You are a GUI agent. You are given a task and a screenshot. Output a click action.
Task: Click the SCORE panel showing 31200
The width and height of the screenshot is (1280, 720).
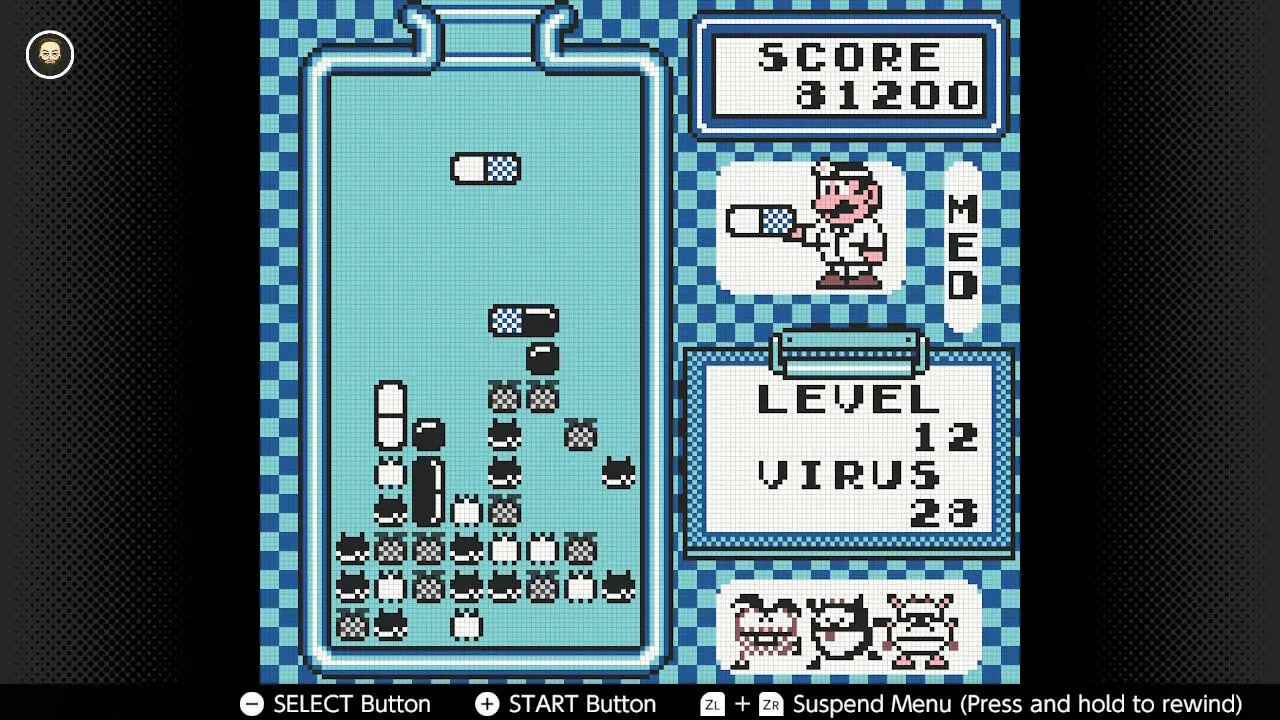849,76
